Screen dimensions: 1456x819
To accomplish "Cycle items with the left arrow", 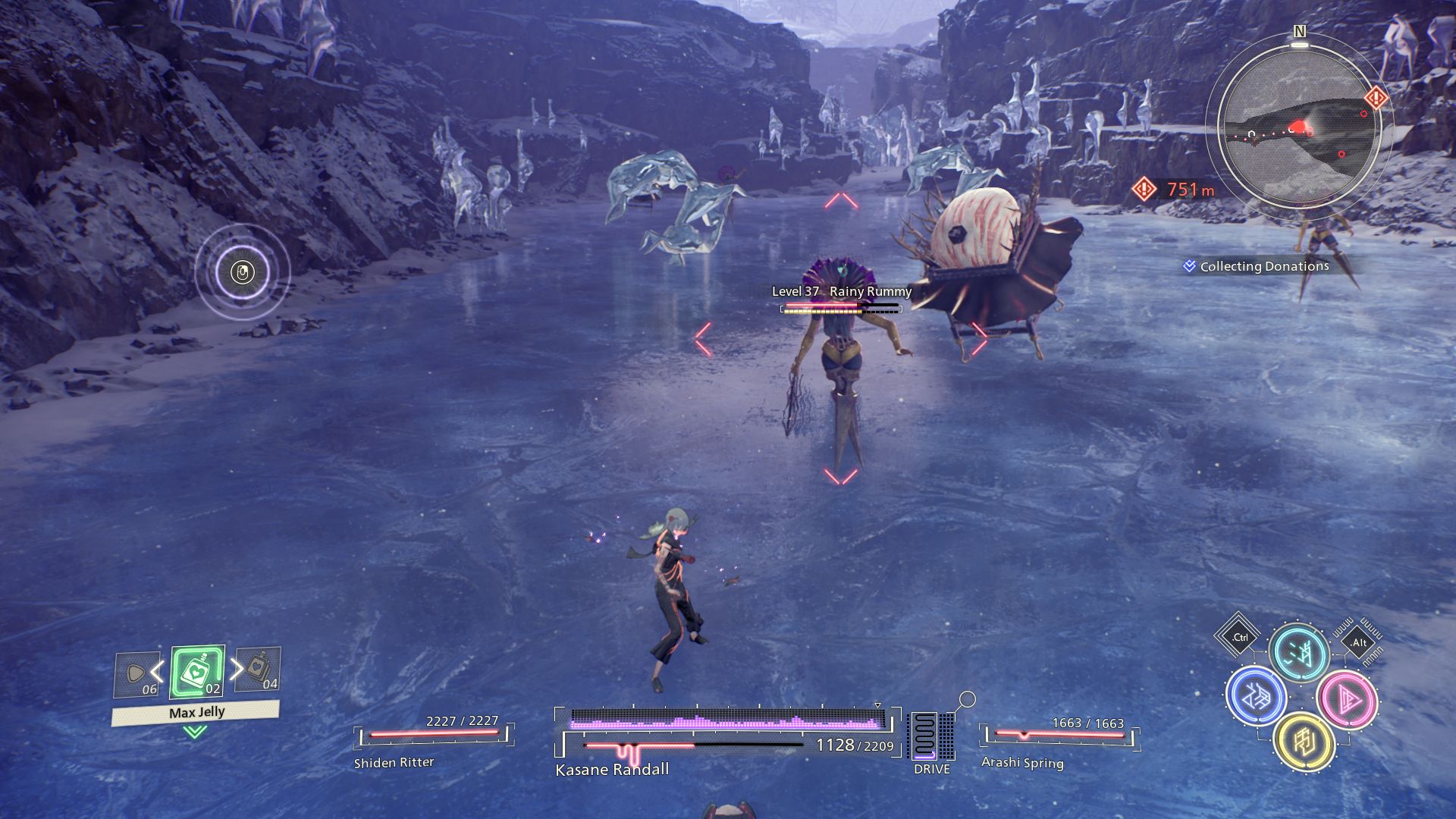I will point(157,670).
